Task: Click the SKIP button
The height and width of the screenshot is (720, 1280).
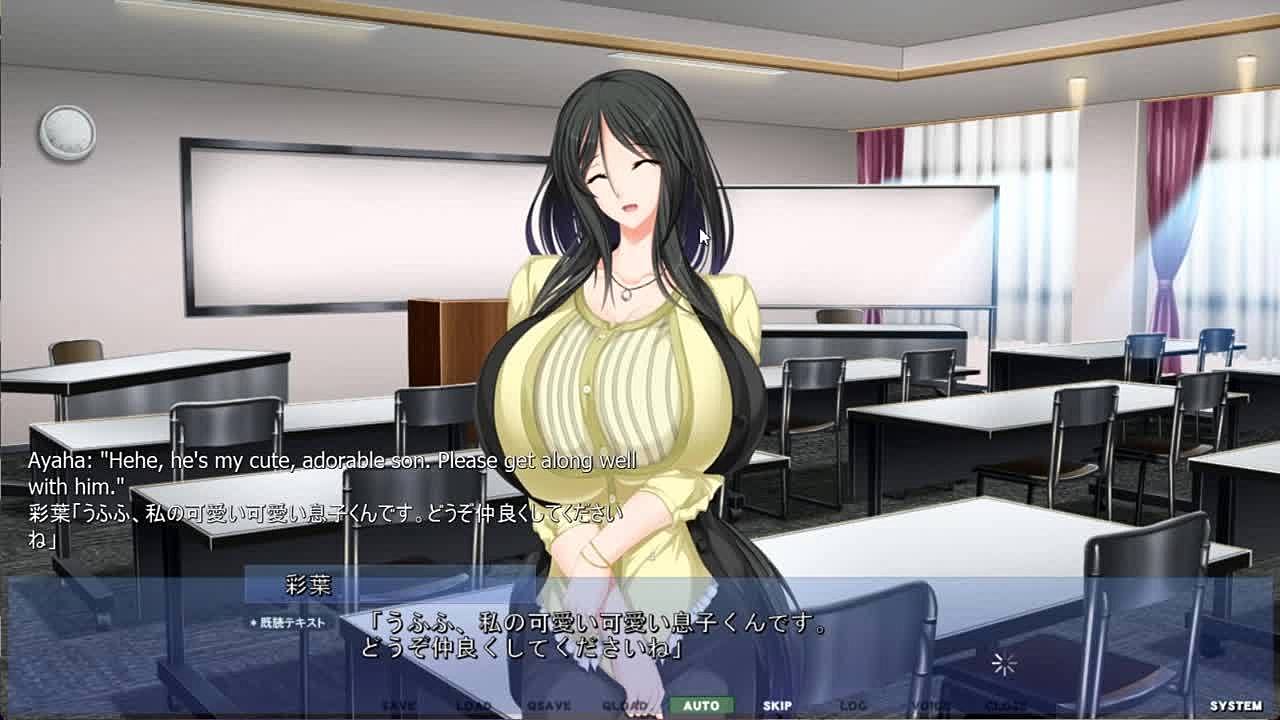Action: [777, 705]
